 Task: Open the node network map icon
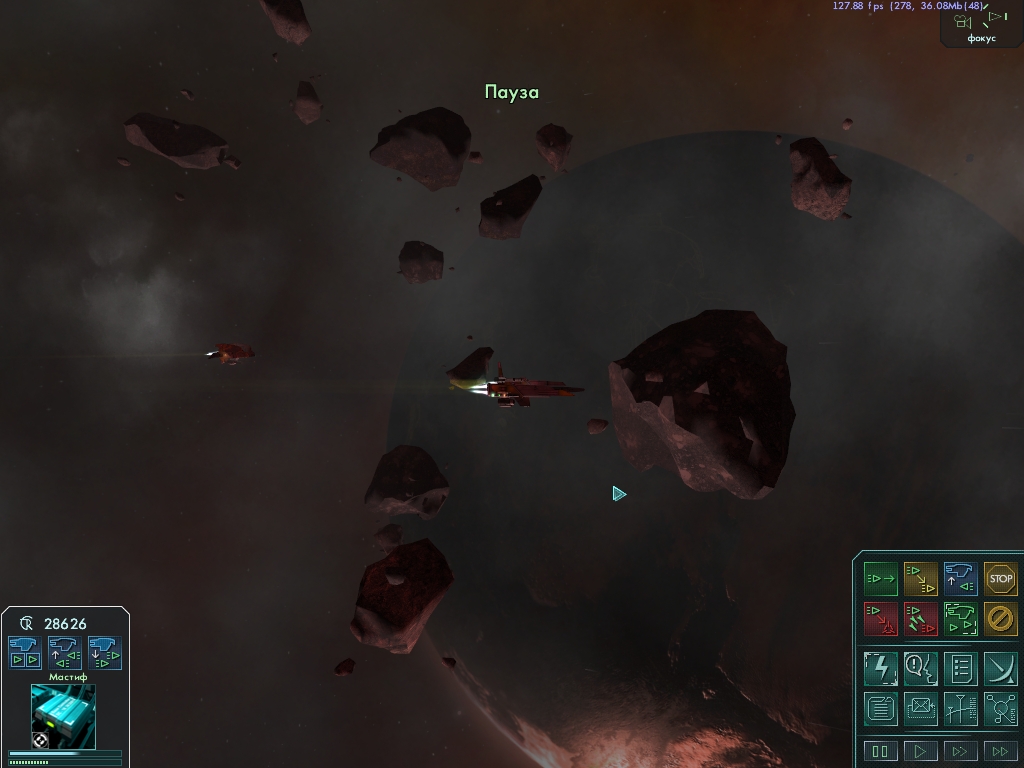pyautogui.click(x=1000, y=708)
